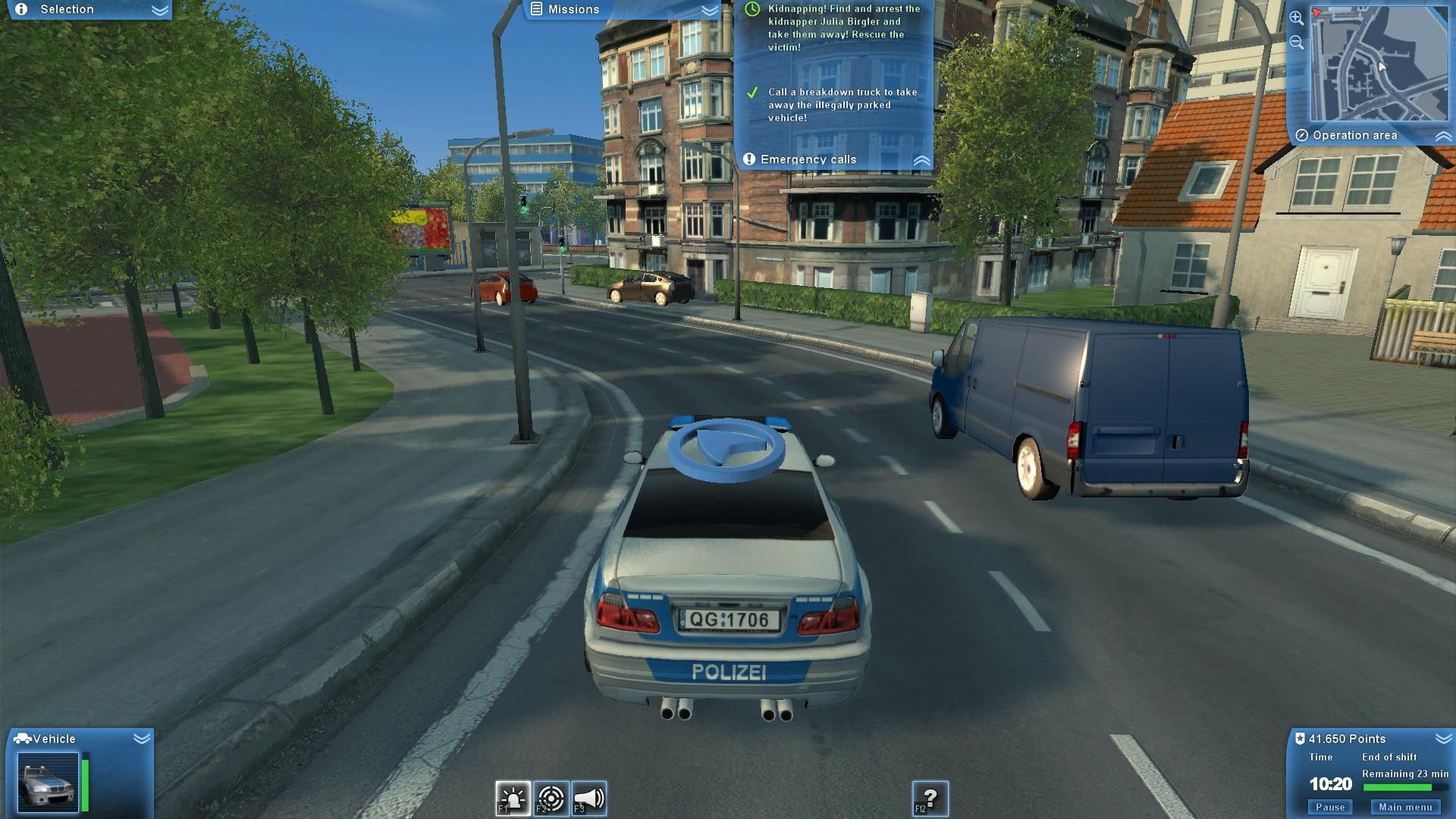Collapse the Emergency calls section
The width and height of the screenshot is (1456, 819).
tap(921, 160)
